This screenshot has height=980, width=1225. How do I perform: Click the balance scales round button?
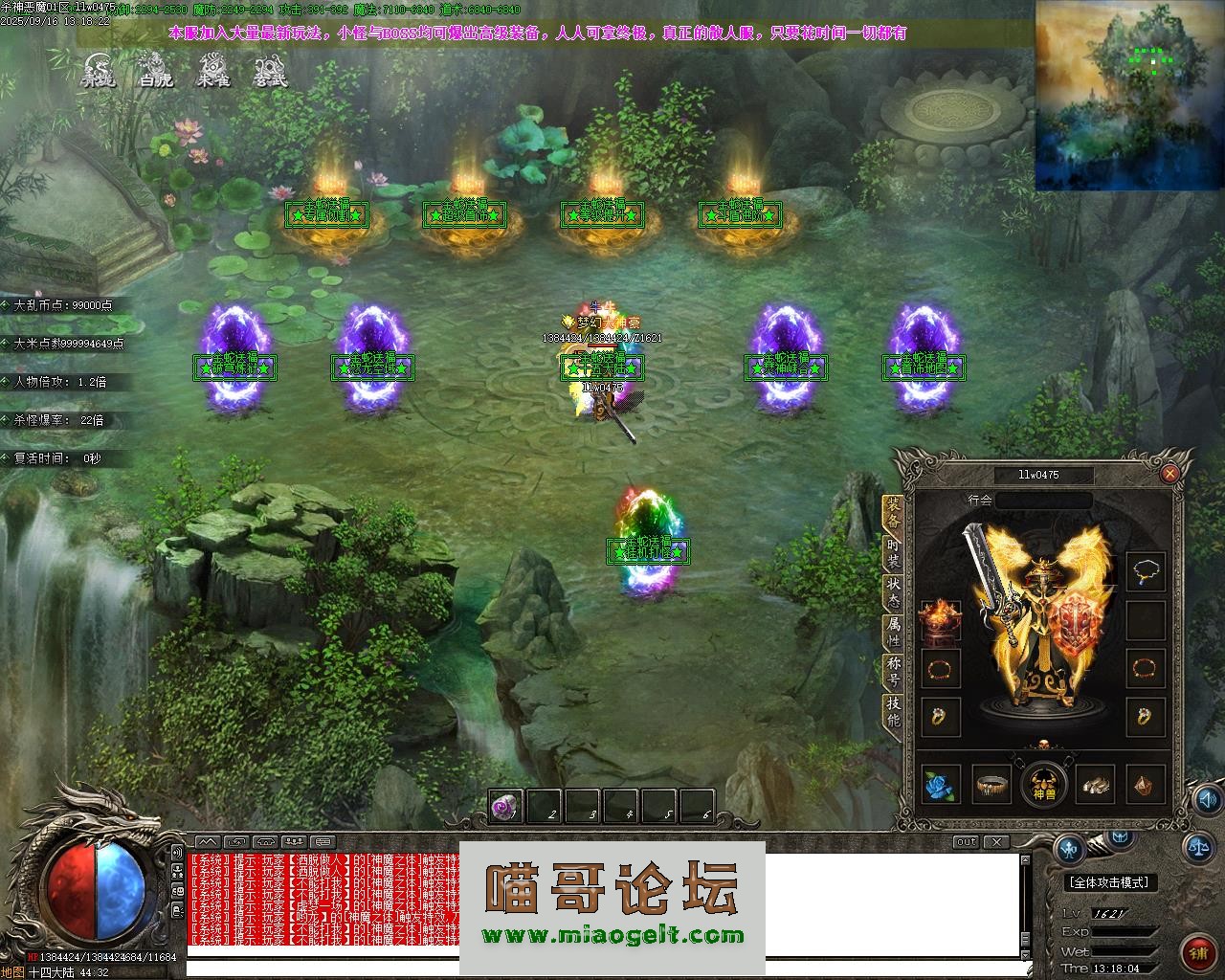(x=1197, y=845)
